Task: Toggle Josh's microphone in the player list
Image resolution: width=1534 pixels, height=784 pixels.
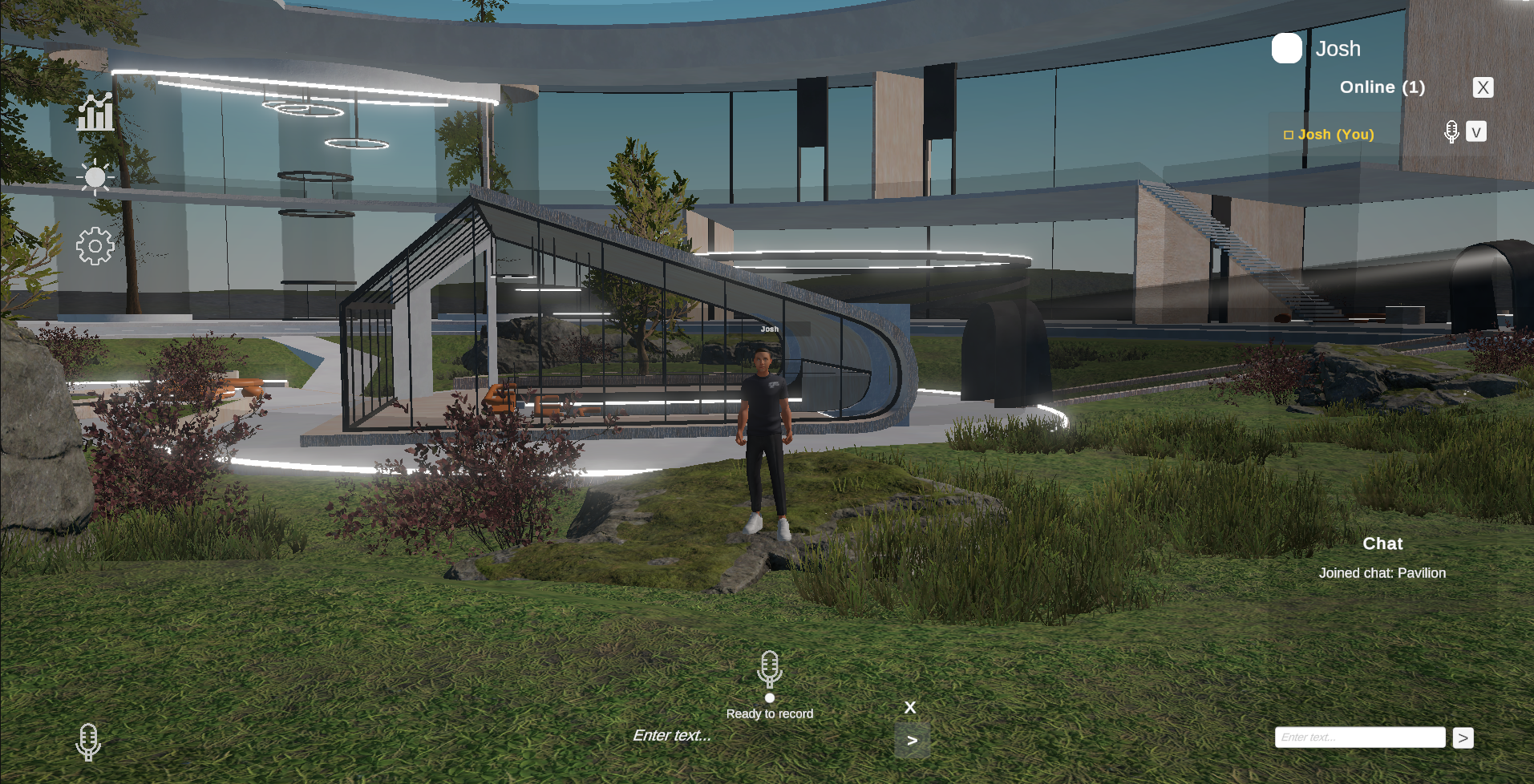Action: coord(1451,132)
